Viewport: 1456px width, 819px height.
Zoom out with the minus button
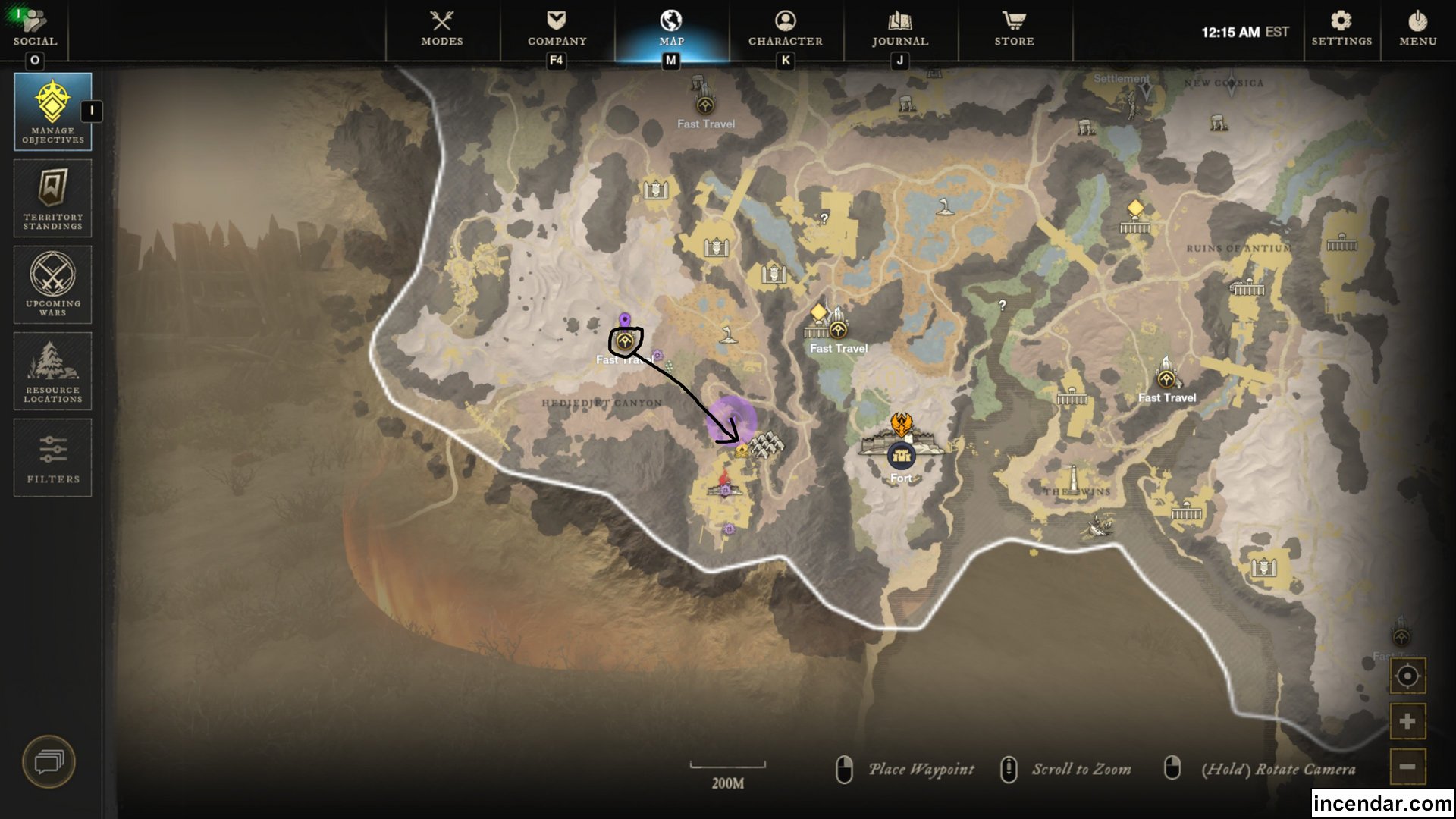(x=1407, y=766)
